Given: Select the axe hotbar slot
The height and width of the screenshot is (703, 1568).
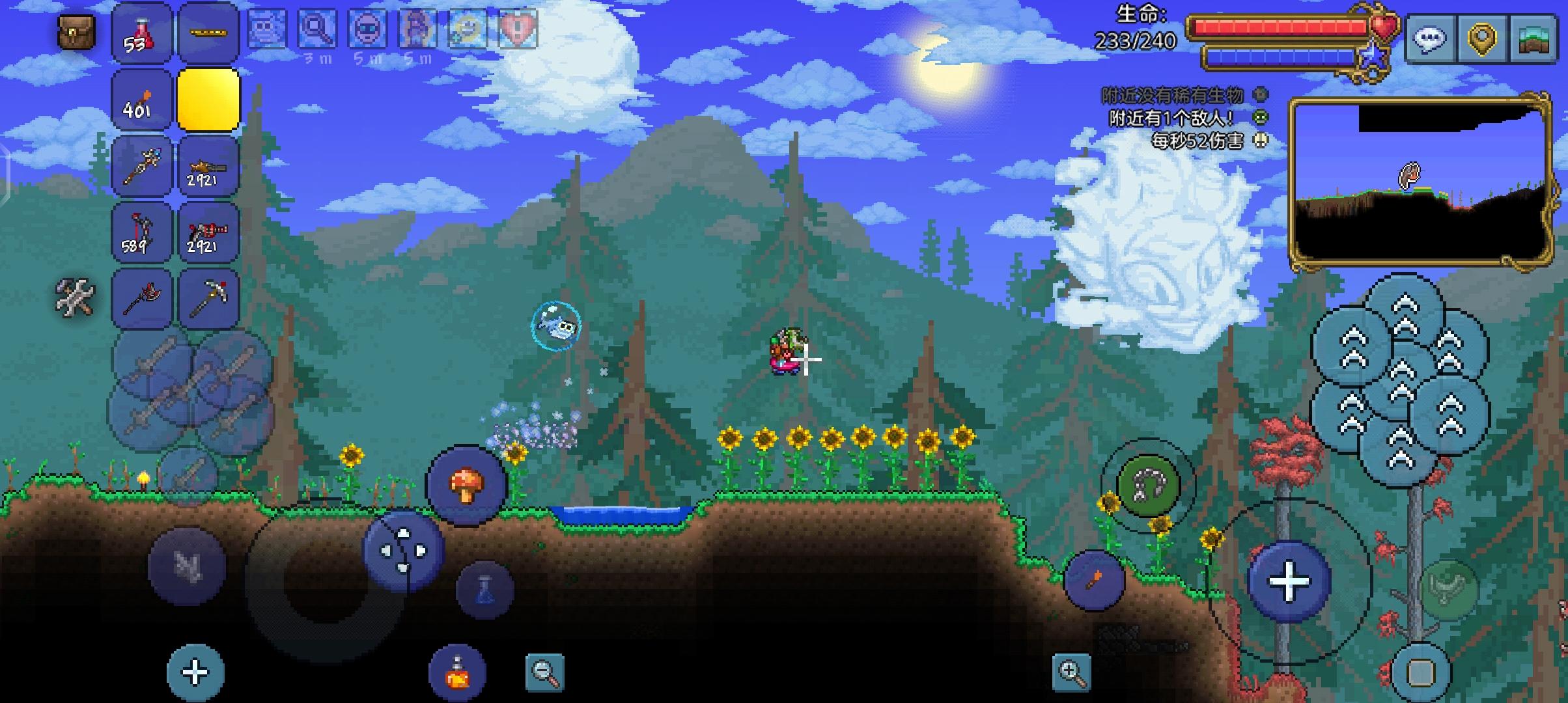Looking at the screenshot, I should (142, 298).
